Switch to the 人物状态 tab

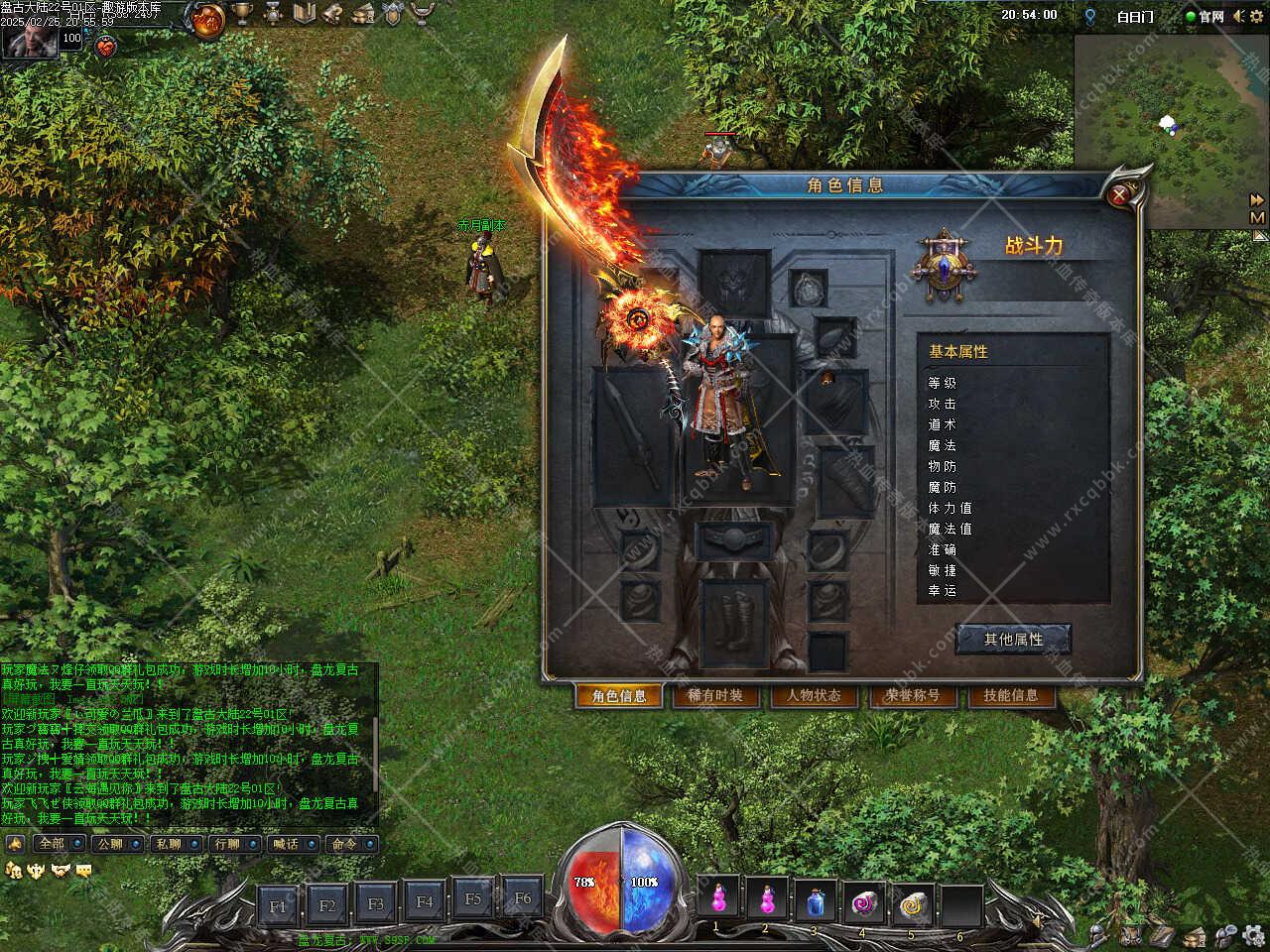[814, 696]
